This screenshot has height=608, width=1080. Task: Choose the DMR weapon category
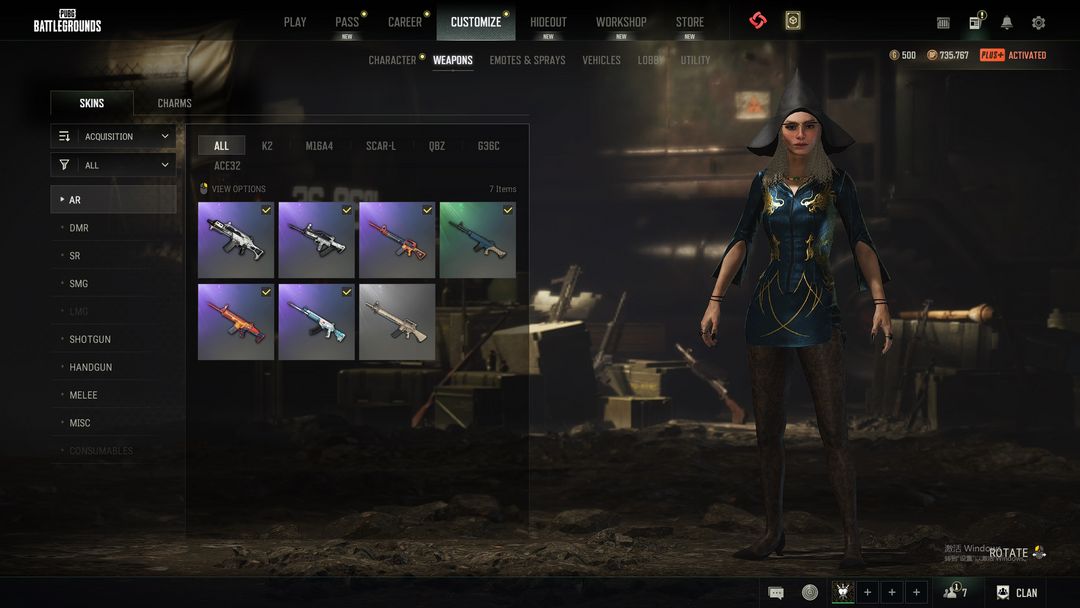click(79, 228)
